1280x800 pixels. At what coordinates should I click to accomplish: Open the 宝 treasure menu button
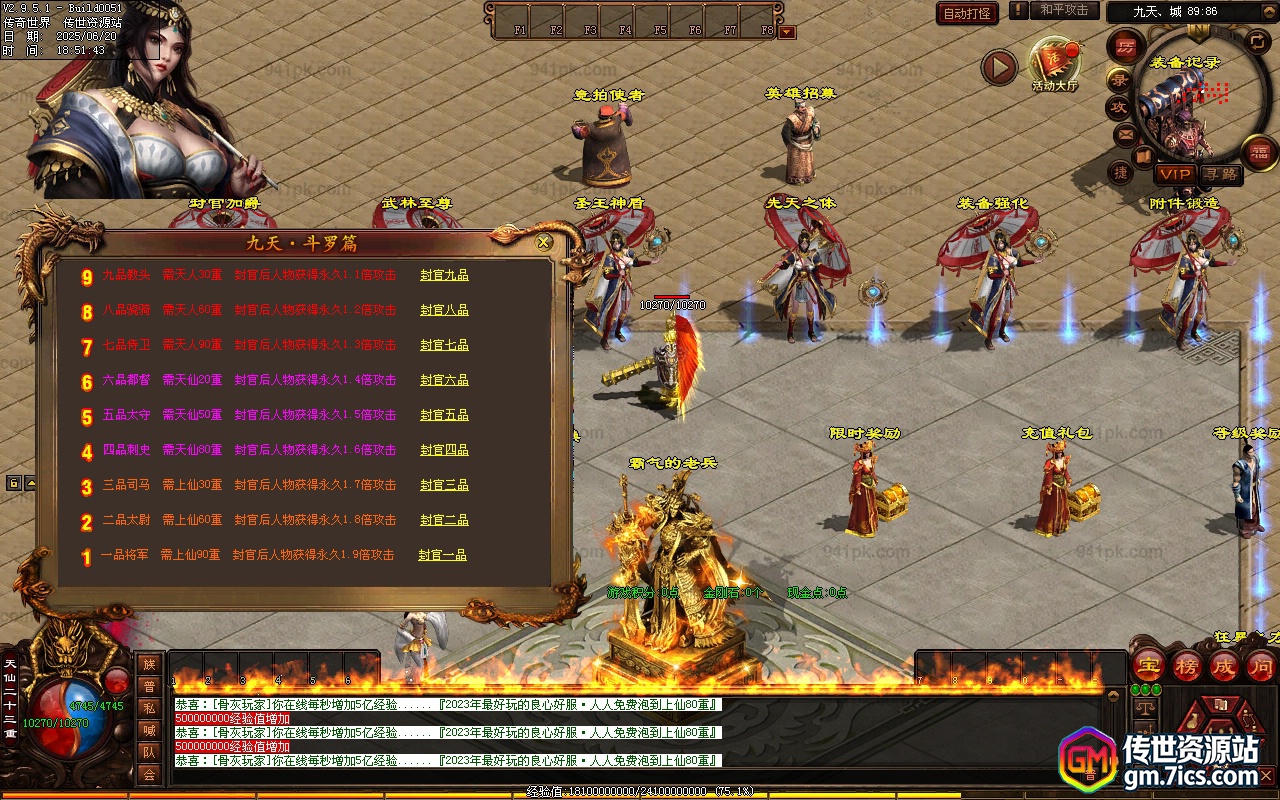(x=1148, y=666)
